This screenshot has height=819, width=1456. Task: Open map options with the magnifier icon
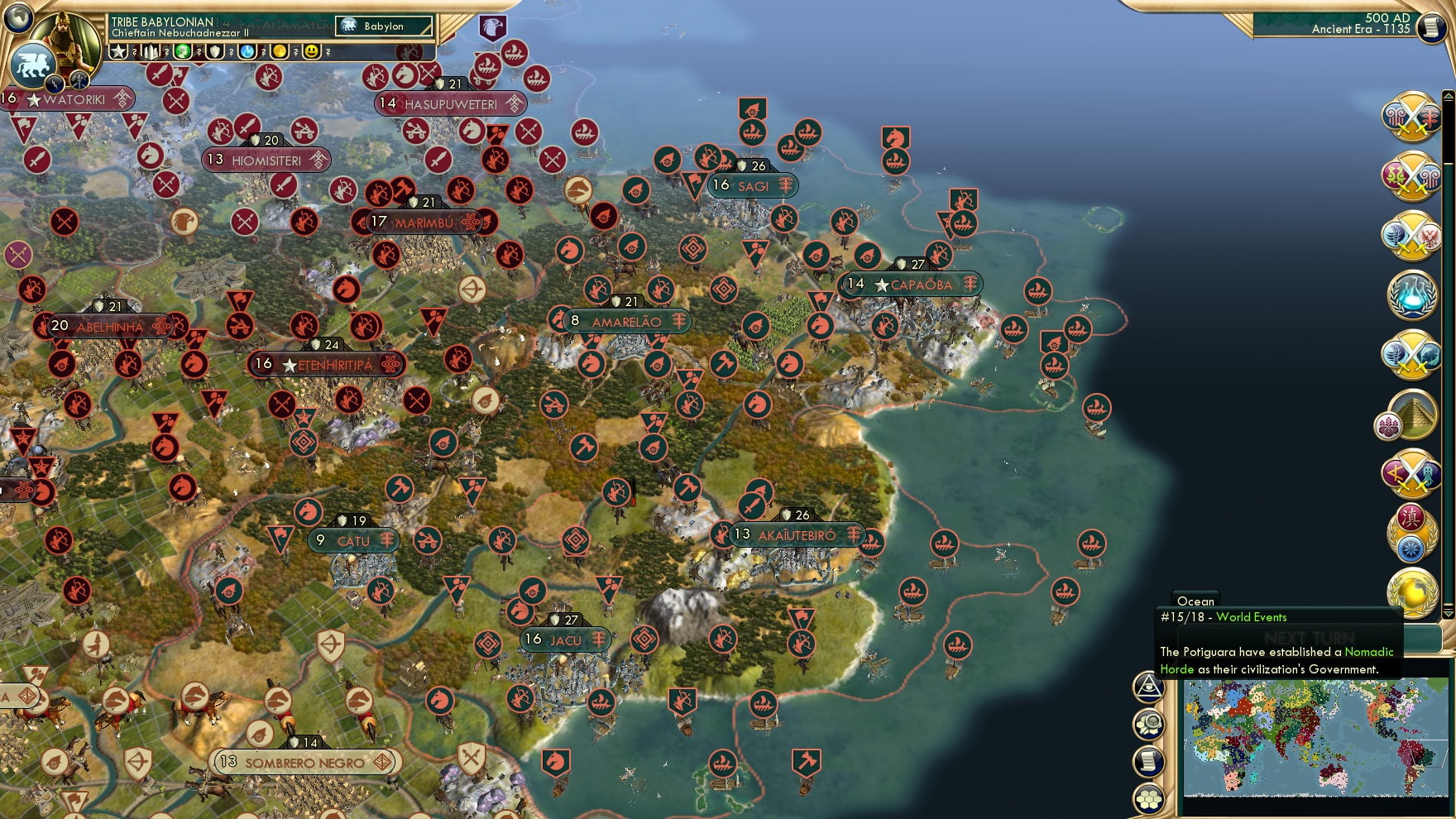(x=1147, y=724)
